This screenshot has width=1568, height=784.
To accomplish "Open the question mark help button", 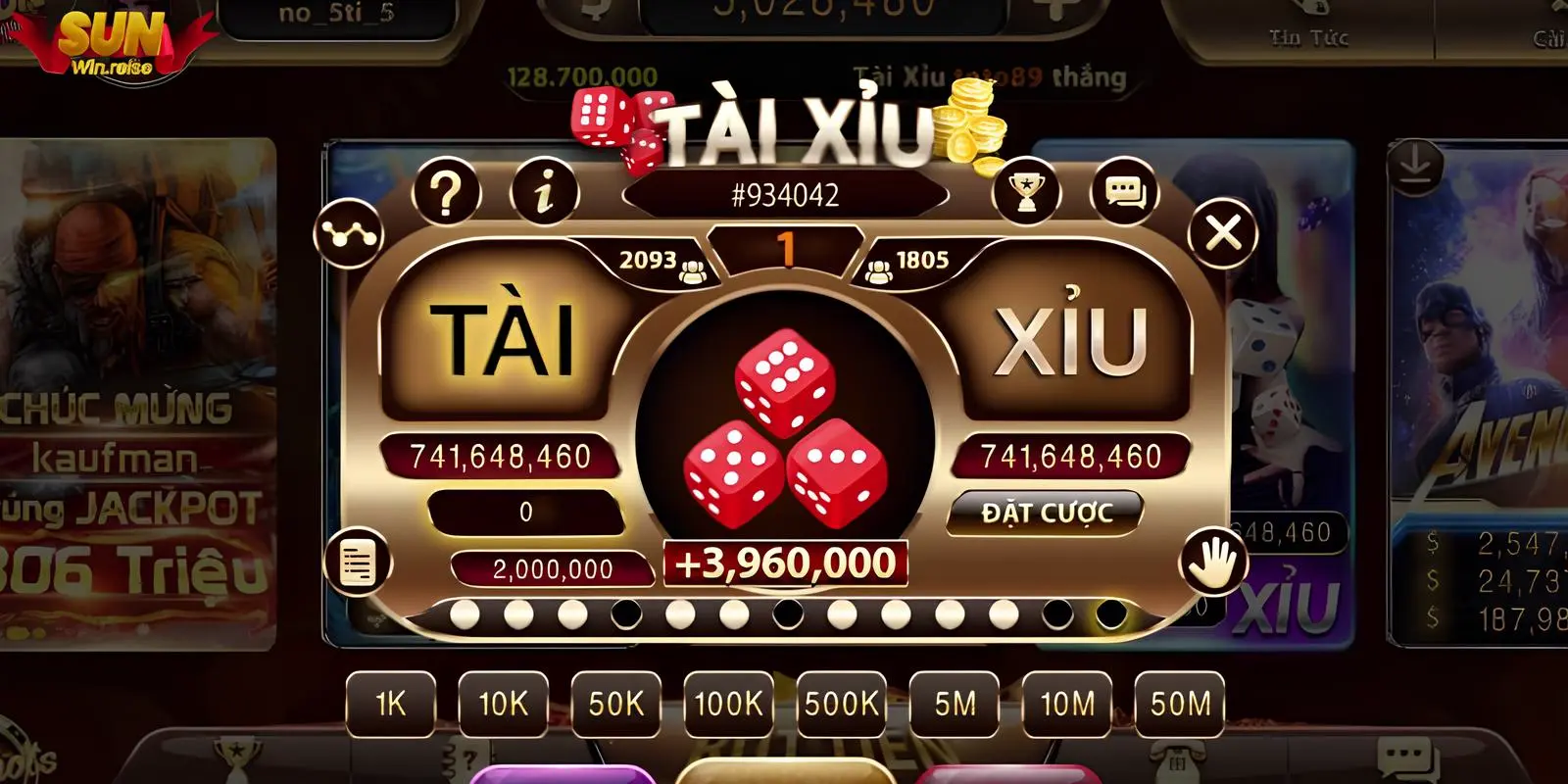I will [447, 193].
